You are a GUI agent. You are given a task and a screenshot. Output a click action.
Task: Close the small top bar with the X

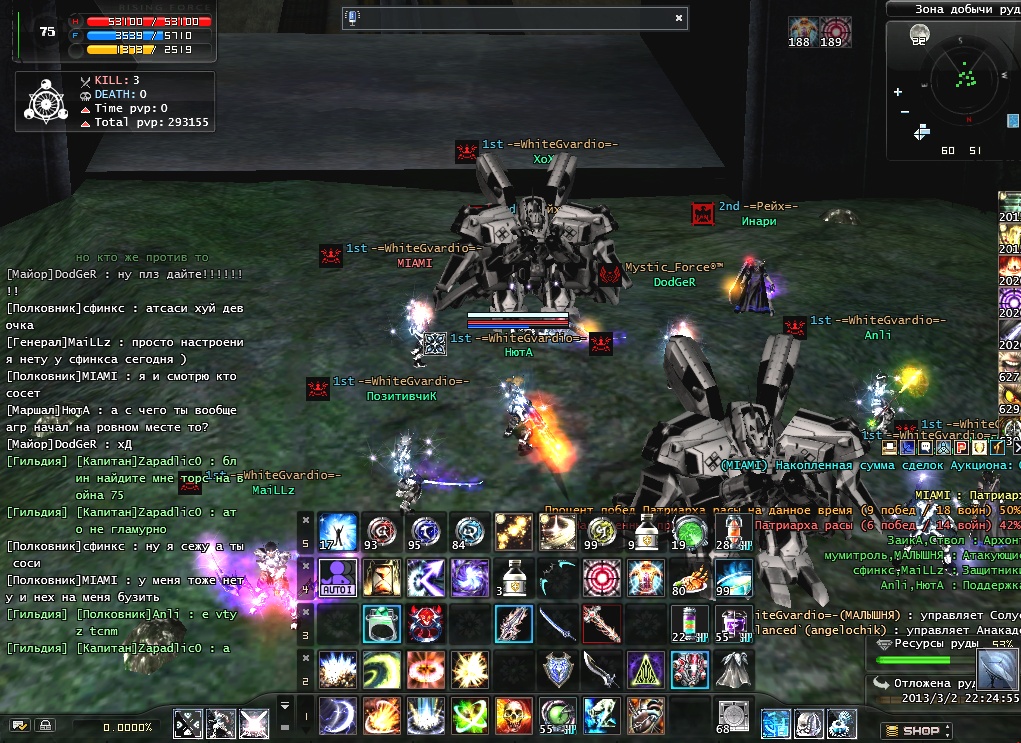(679, 17)
